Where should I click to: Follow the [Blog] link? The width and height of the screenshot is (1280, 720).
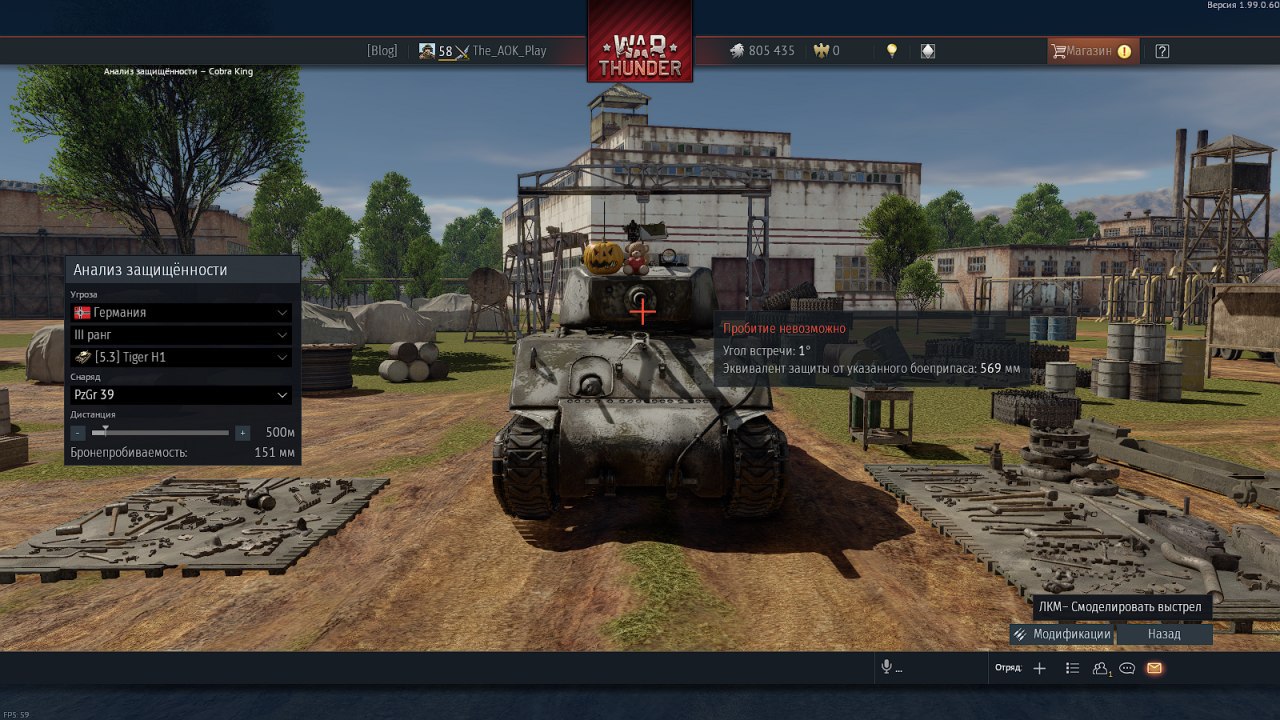[382, 51]
